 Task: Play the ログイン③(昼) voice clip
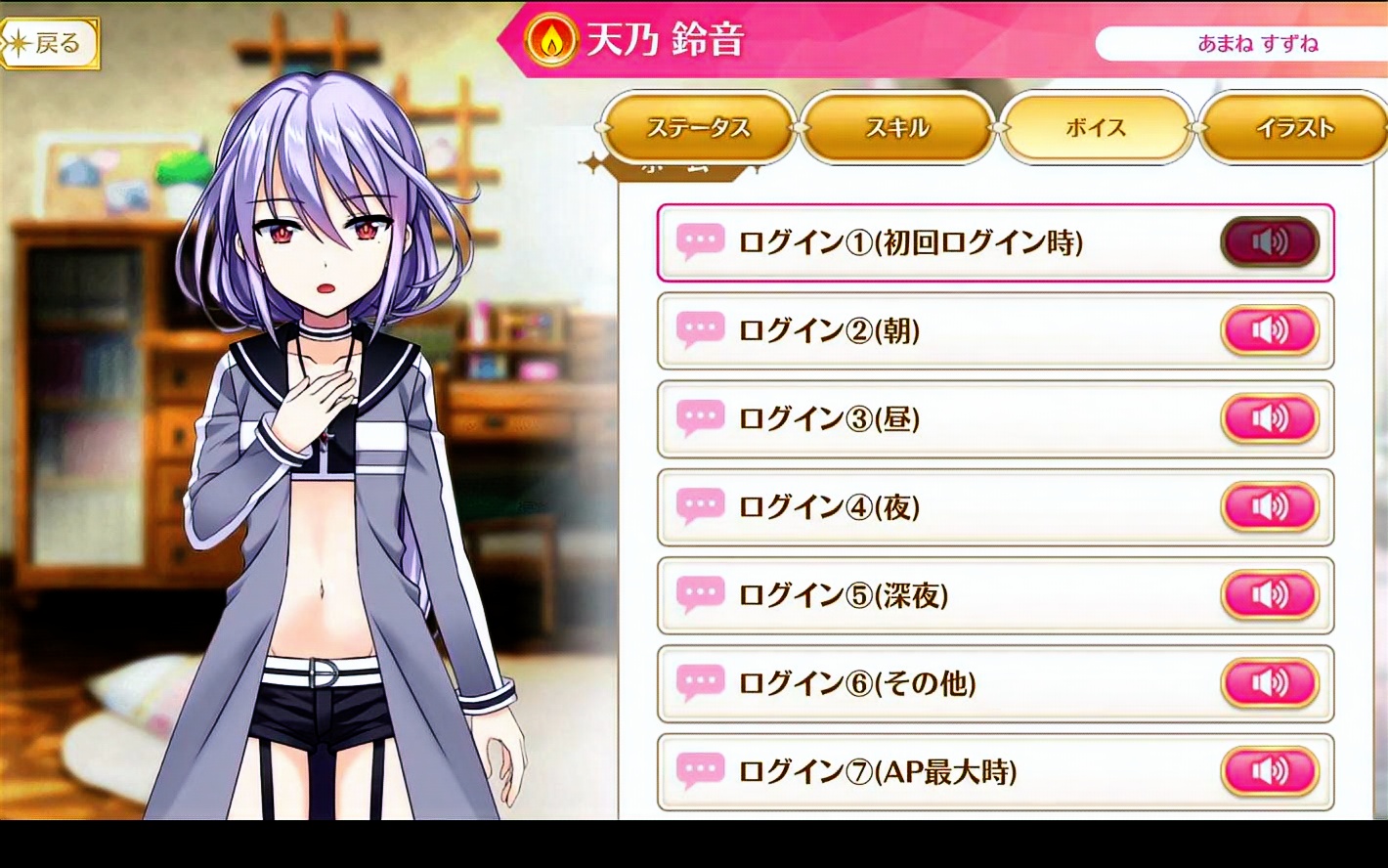pyautogui.click(x=1269, y=418)
